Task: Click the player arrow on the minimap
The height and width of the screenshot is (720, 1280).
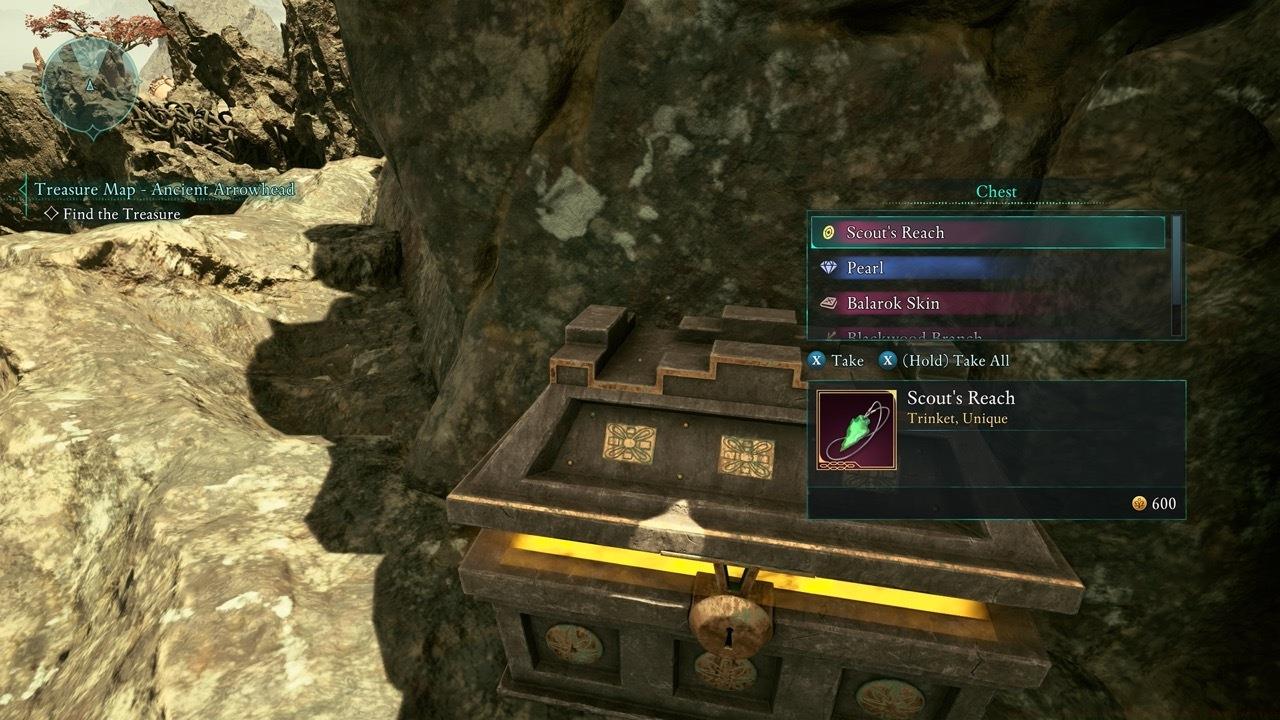Action: (x=92, y=85)
